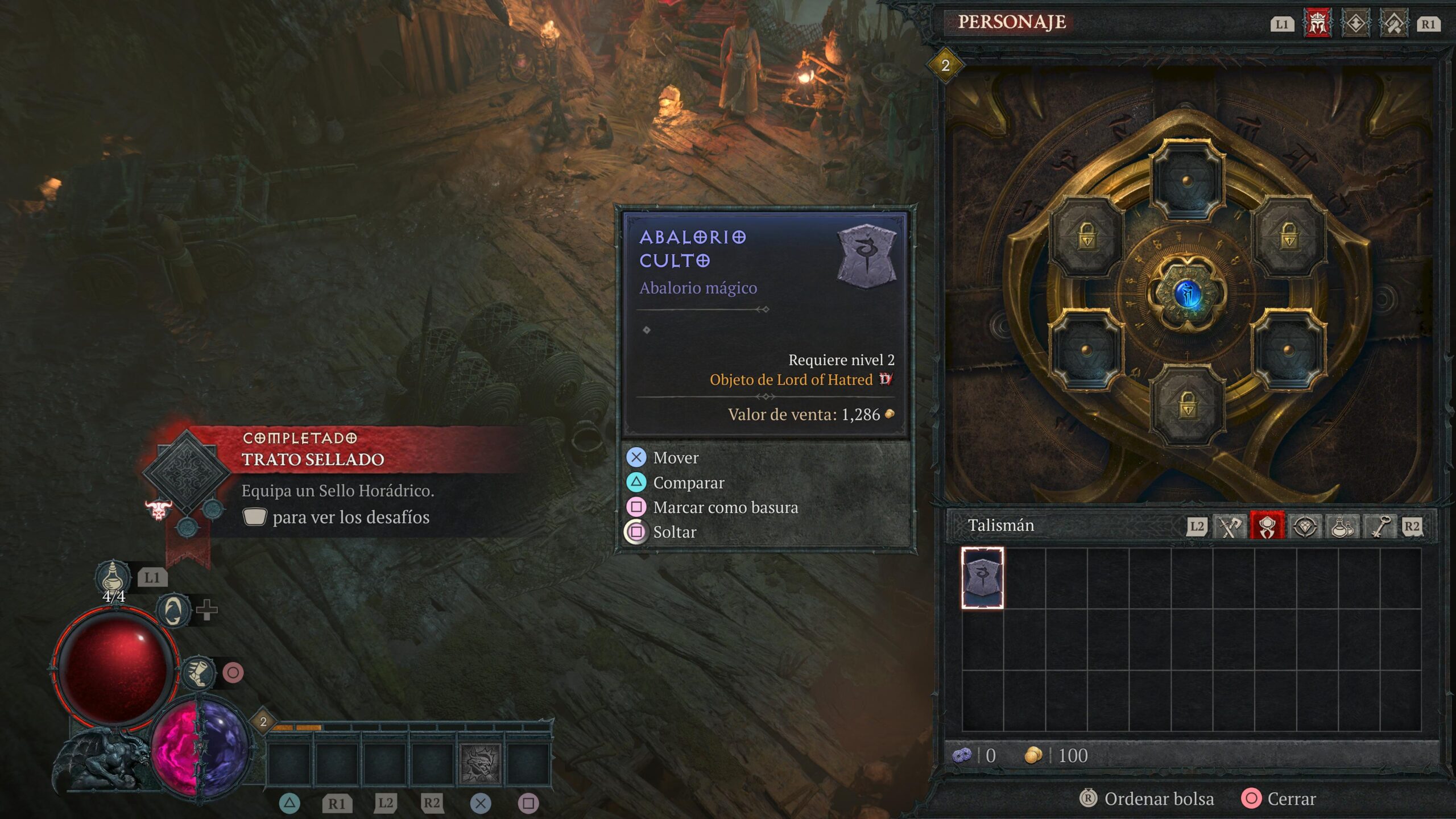Open the potion consumables bag tab
The height and width of the screenshot is (819, 1456).
coord(1342,527)
